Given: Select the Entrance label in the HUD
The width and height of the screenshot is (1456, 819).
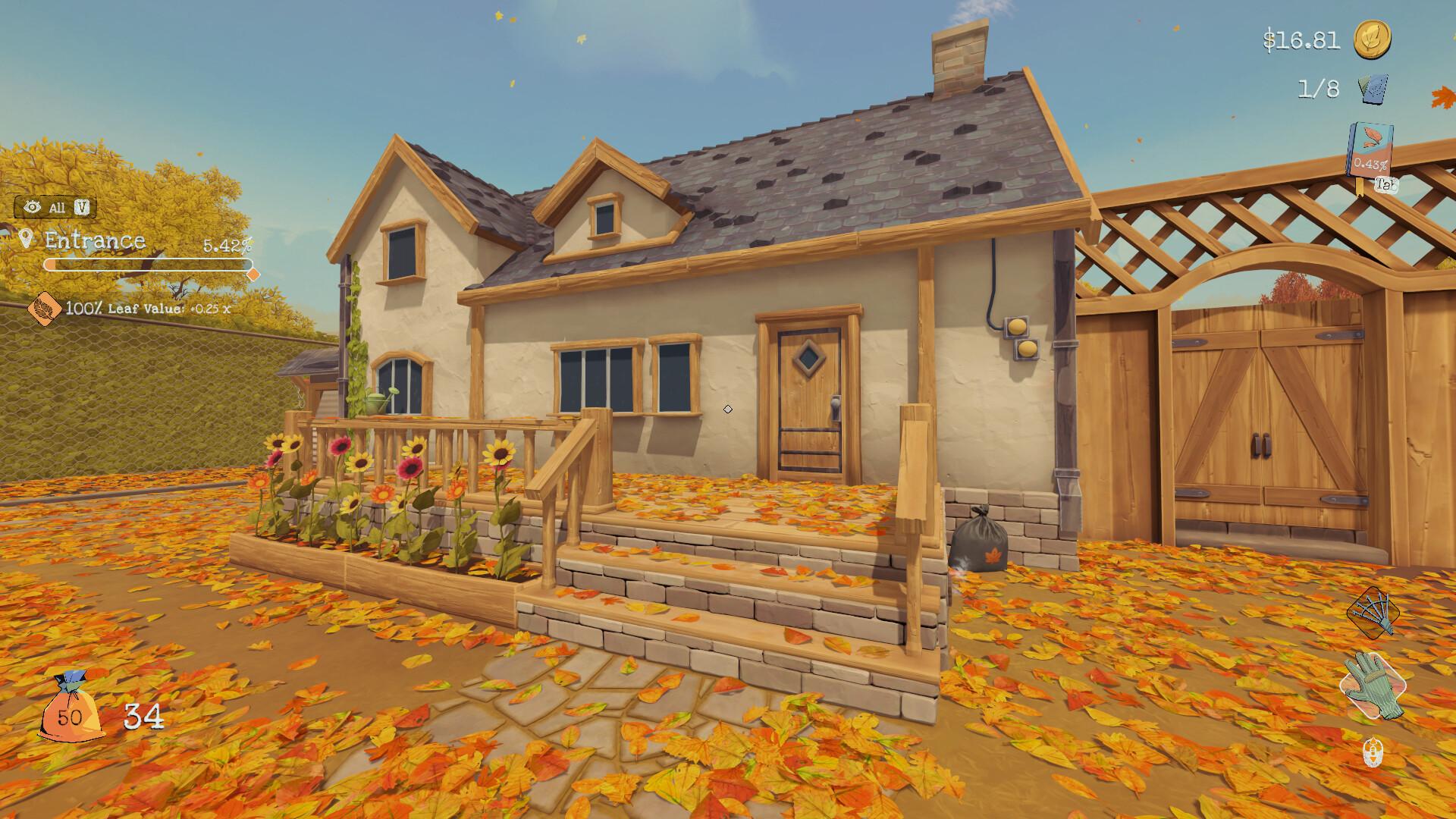Looking at the screenshot, I should (95, 241).
